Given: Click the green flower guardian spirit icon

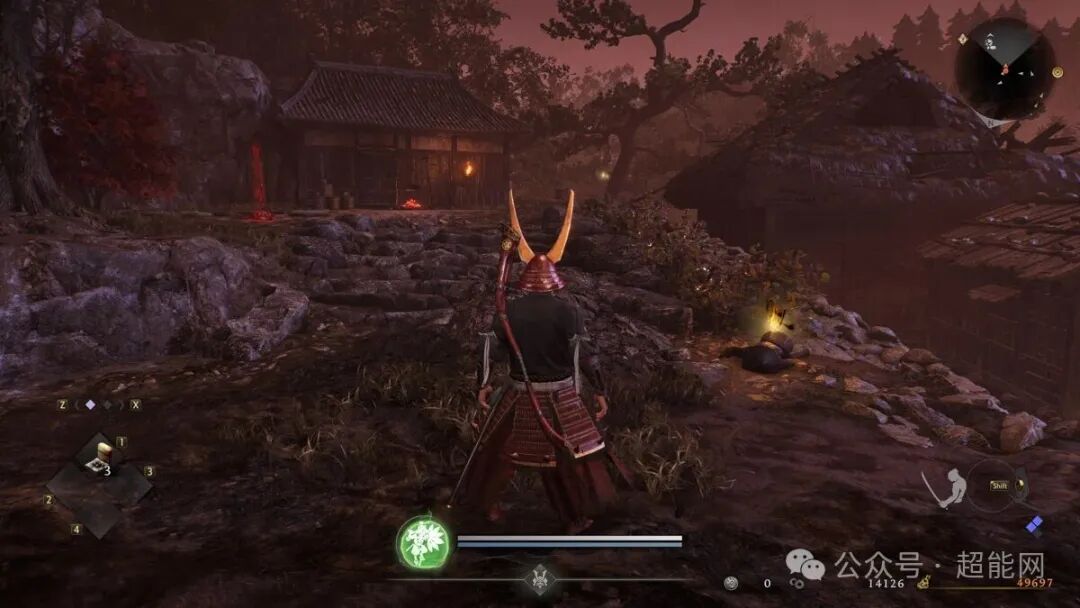Looking at the screenshot, I should 423,544.
